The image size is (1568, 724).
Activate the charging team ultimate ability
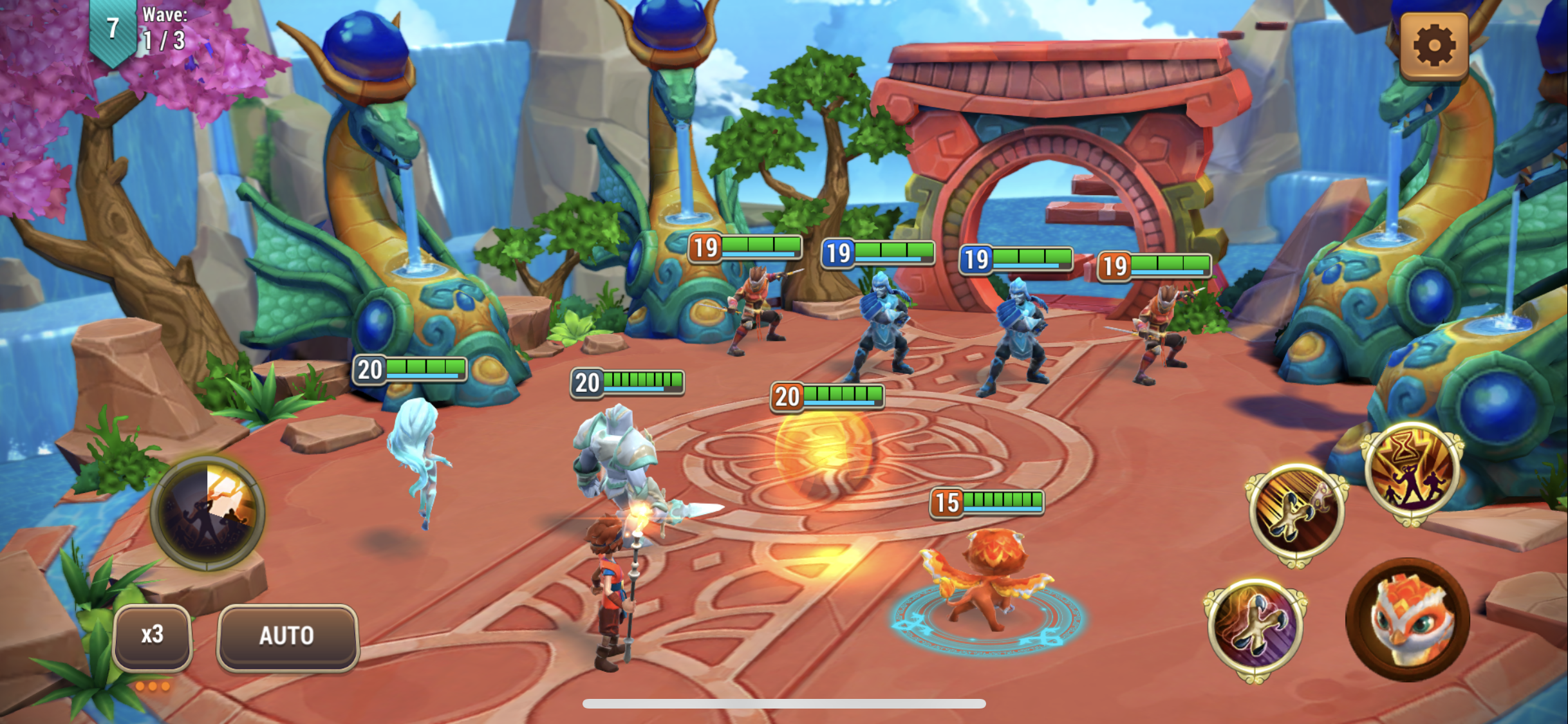pyautogui.click(x=207, y=513)
